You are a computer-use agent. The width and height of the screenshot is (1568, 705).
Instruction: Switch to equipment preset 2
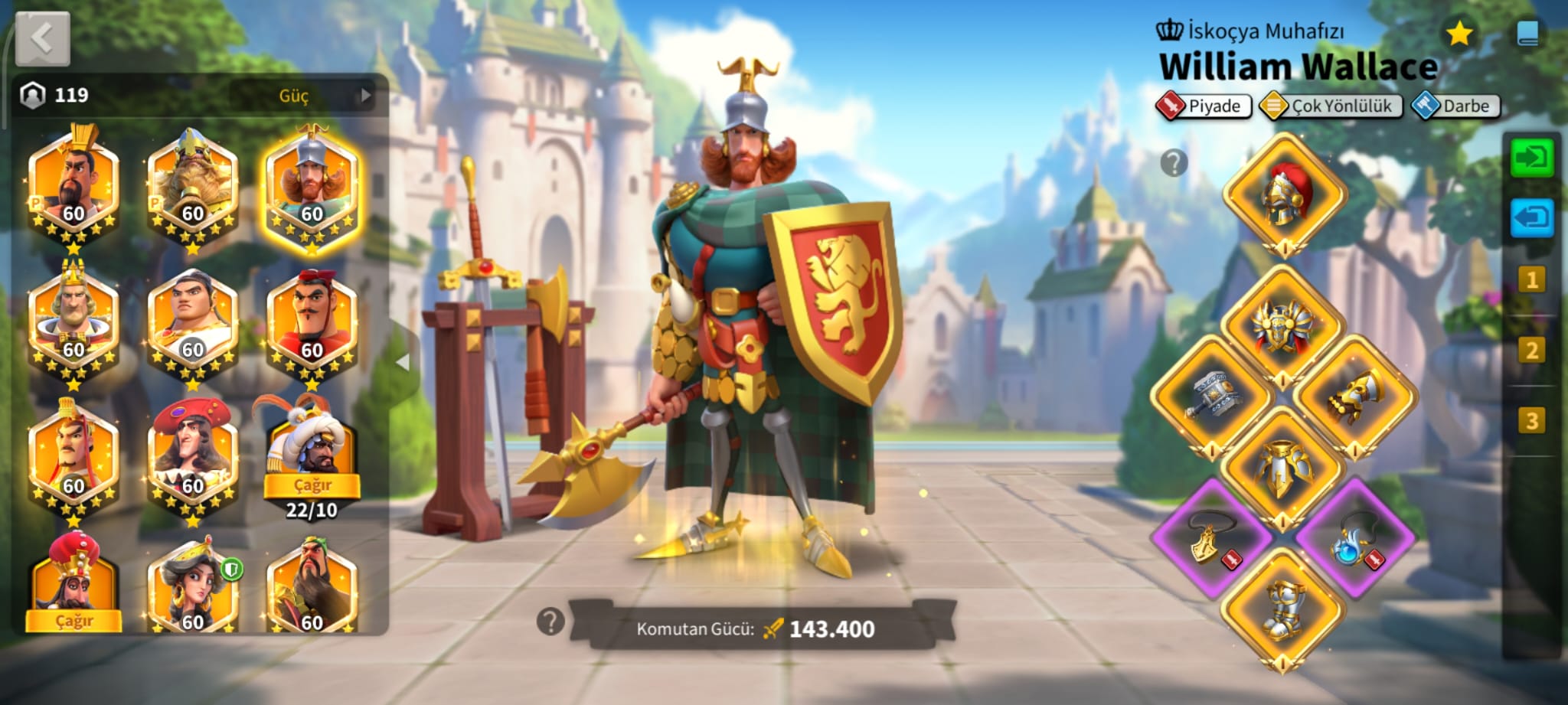coord(1531,351)
